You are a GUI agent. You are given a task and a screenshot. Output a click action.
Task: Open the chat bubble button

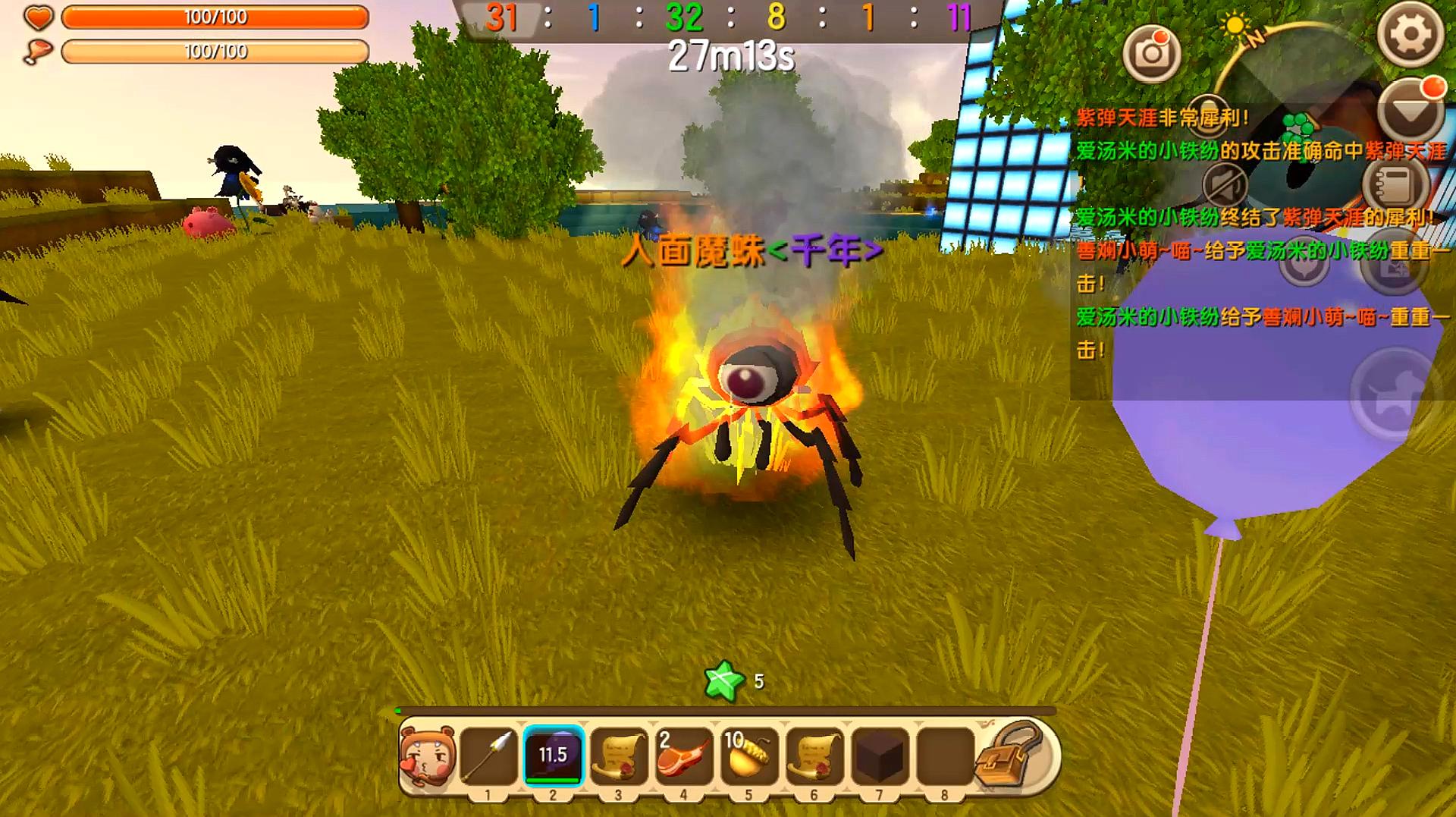click(x=1304, y=266)
